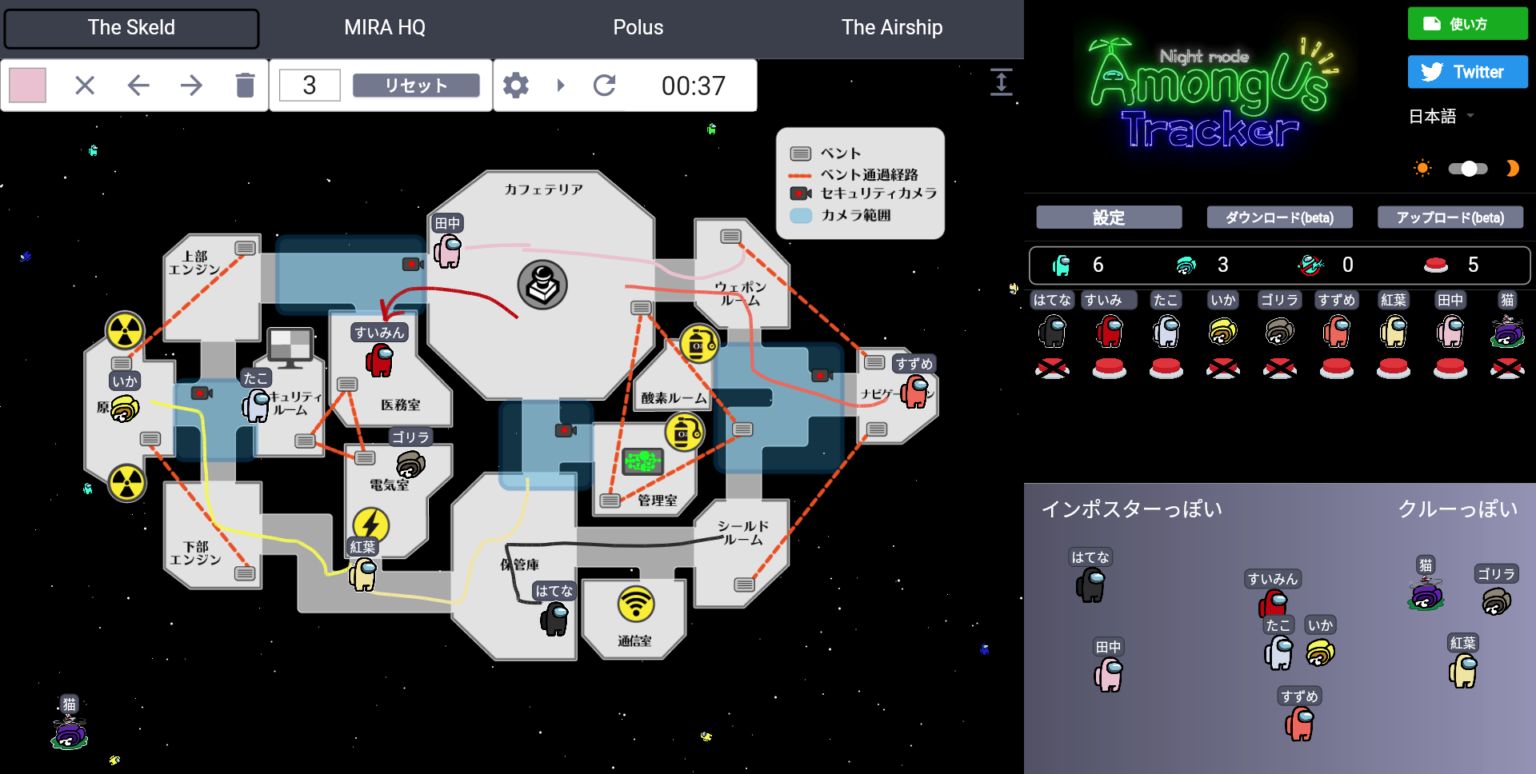This screenshot has height=774, width=1536.
Task: Expand the arrow next to the settings gear
Action: (x=560, y=85)
